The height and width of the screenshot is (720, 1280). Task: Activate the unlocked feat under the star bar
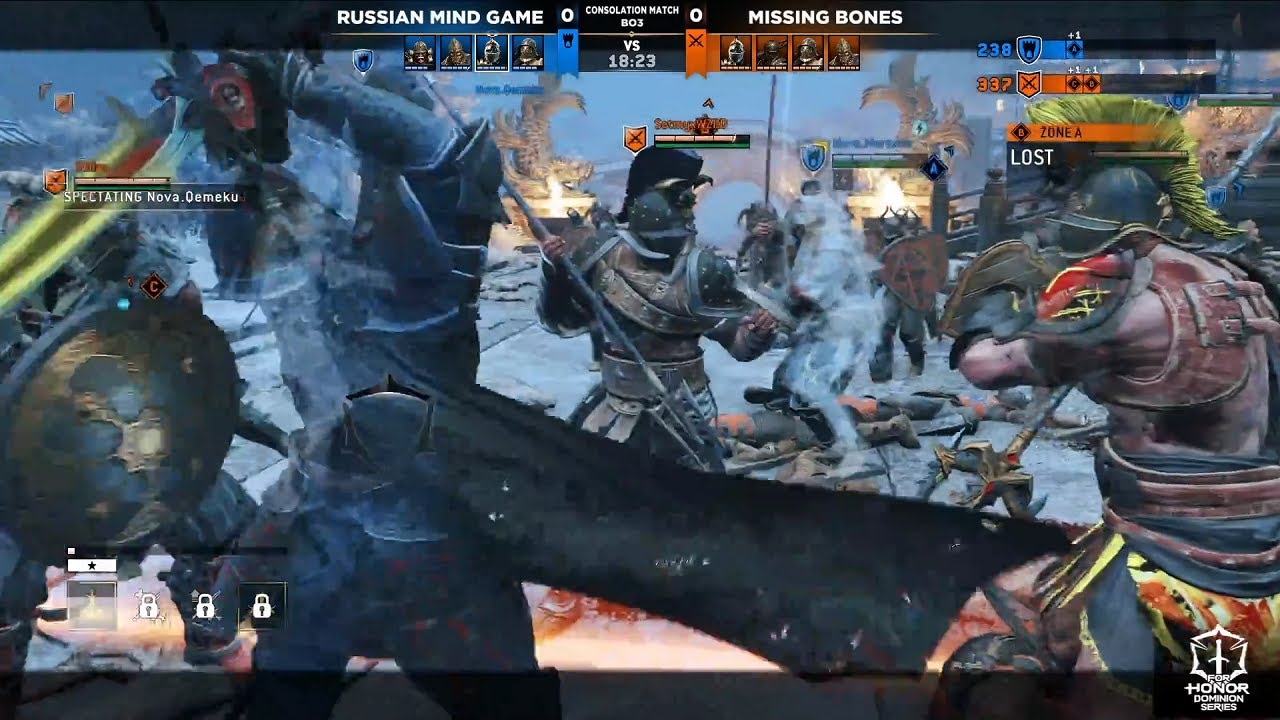click(x=91, y=604)
